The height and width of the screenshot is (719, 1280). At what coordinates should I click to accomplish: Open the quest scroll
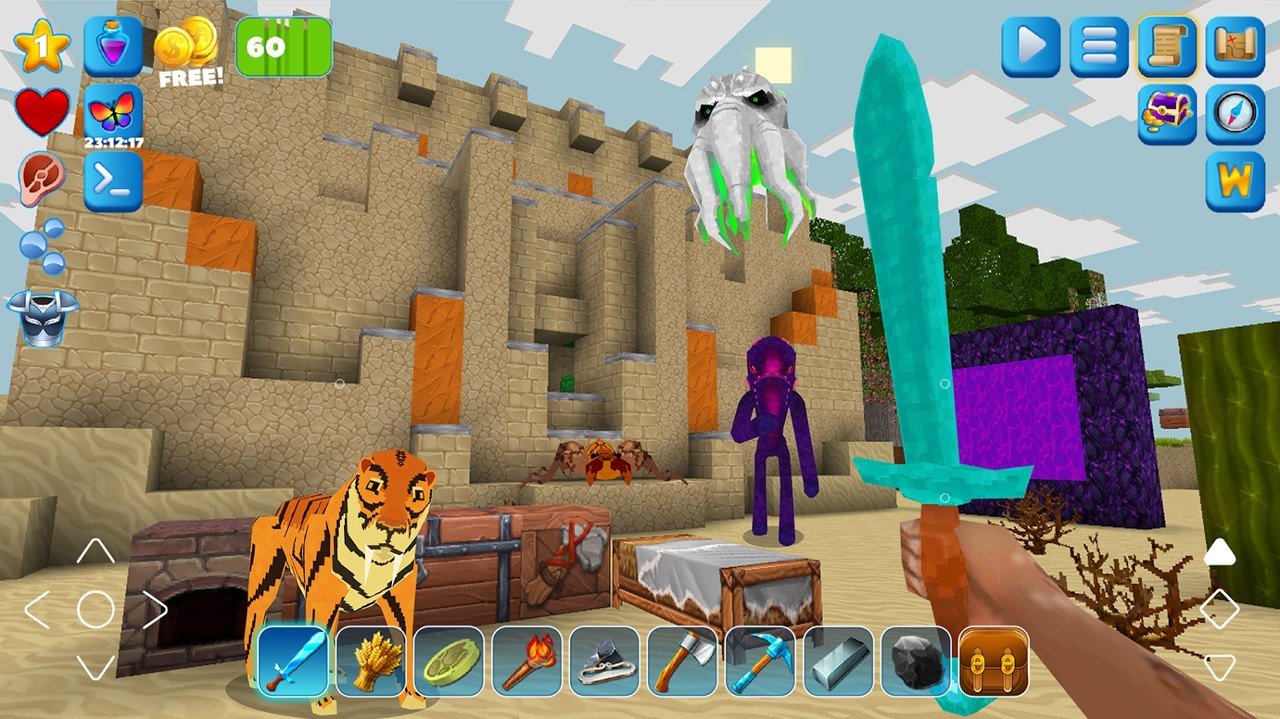tap(1167, 46)
